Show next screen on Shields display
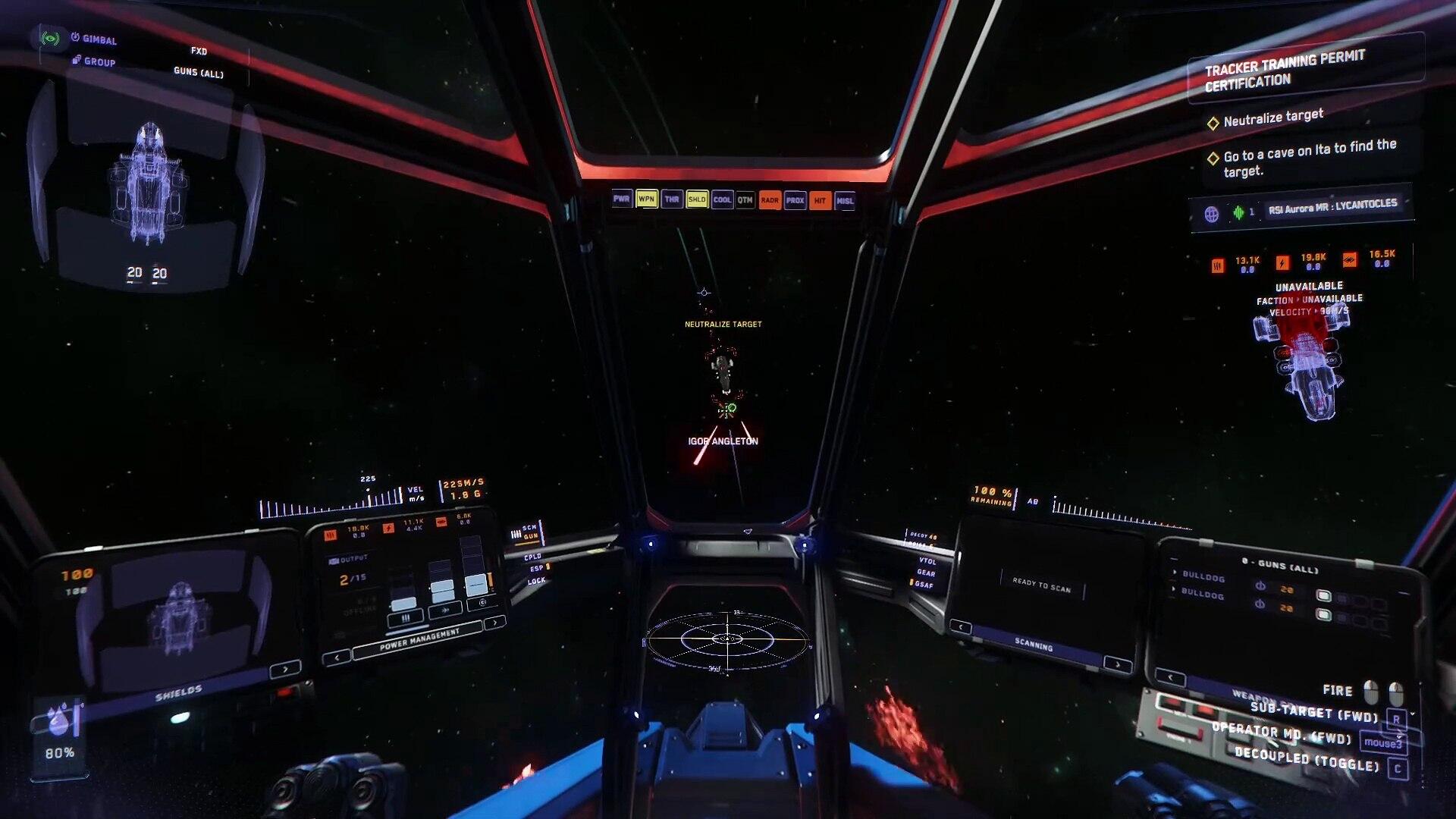This screenshot has height=819, width=1456. [x=285, y=670]
